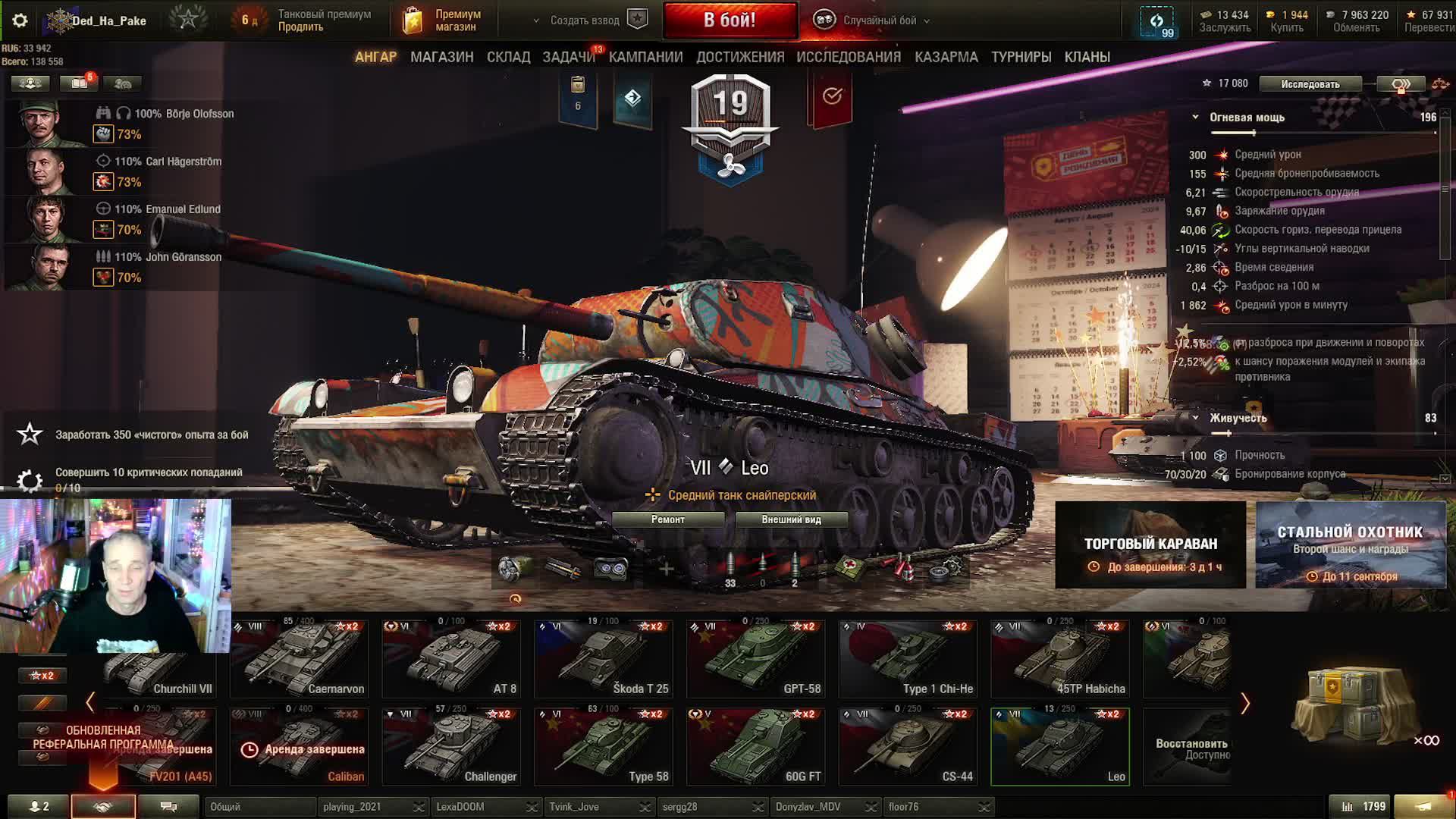The image size is (1456, 819).
Task: Start battle with the В бой! button
Action: pos(730,20)
